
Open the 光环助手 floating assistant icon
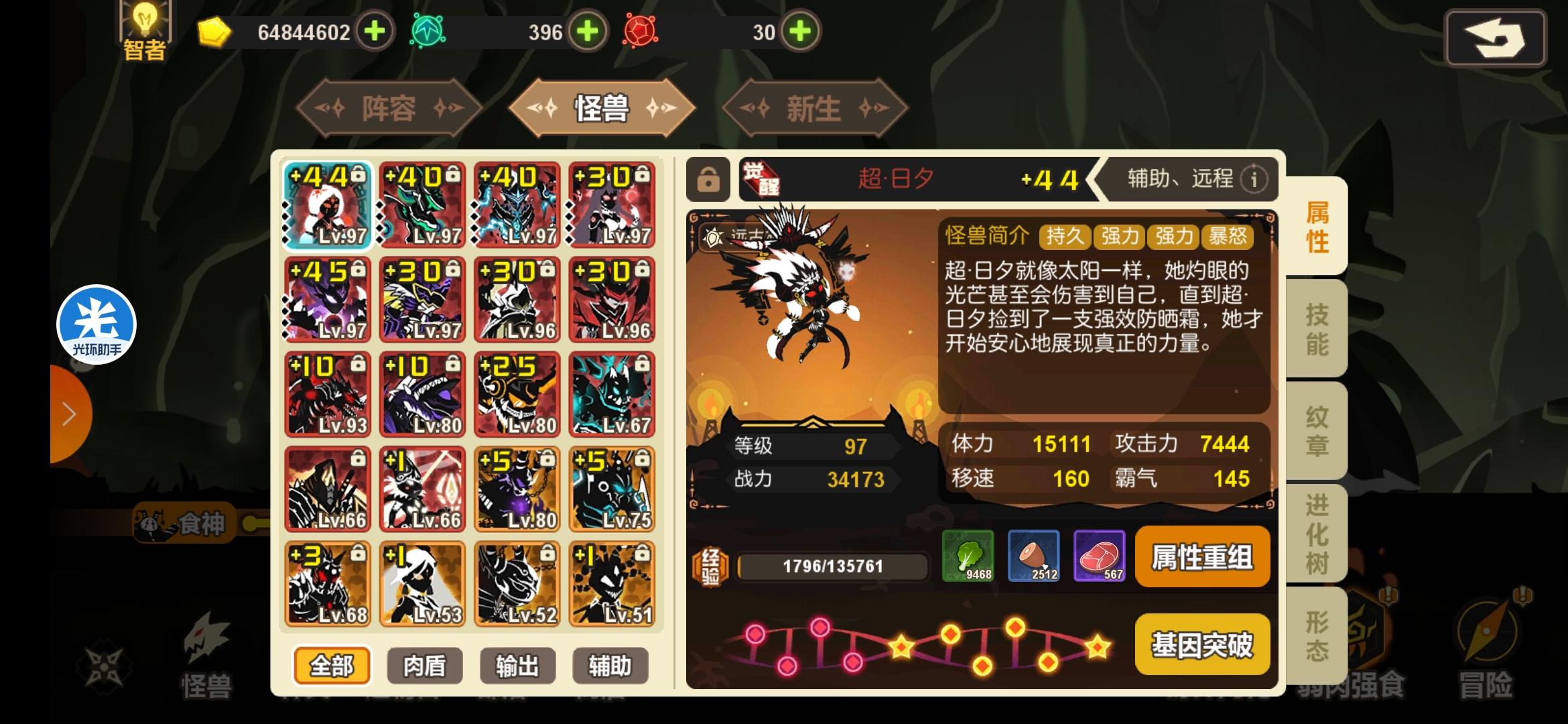click(96, 324)
